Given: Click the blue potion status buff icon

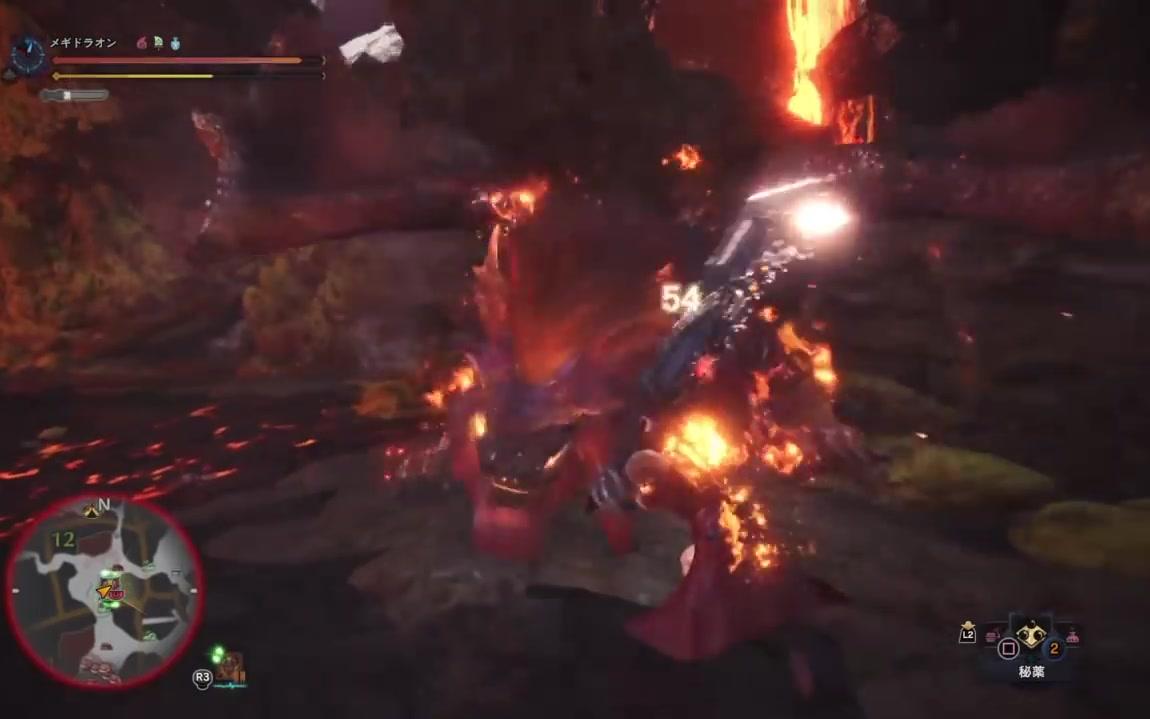Looking at the screenshot, I should 175,43.
